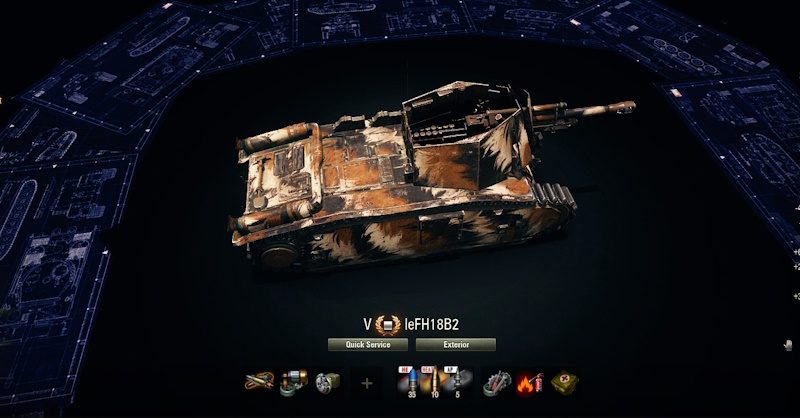Image resolution: width=800 pixels, height=418 pixels.
Task: Add equipment in the empty plus slot
Action: pyautogui.click(x=367, y=382)
